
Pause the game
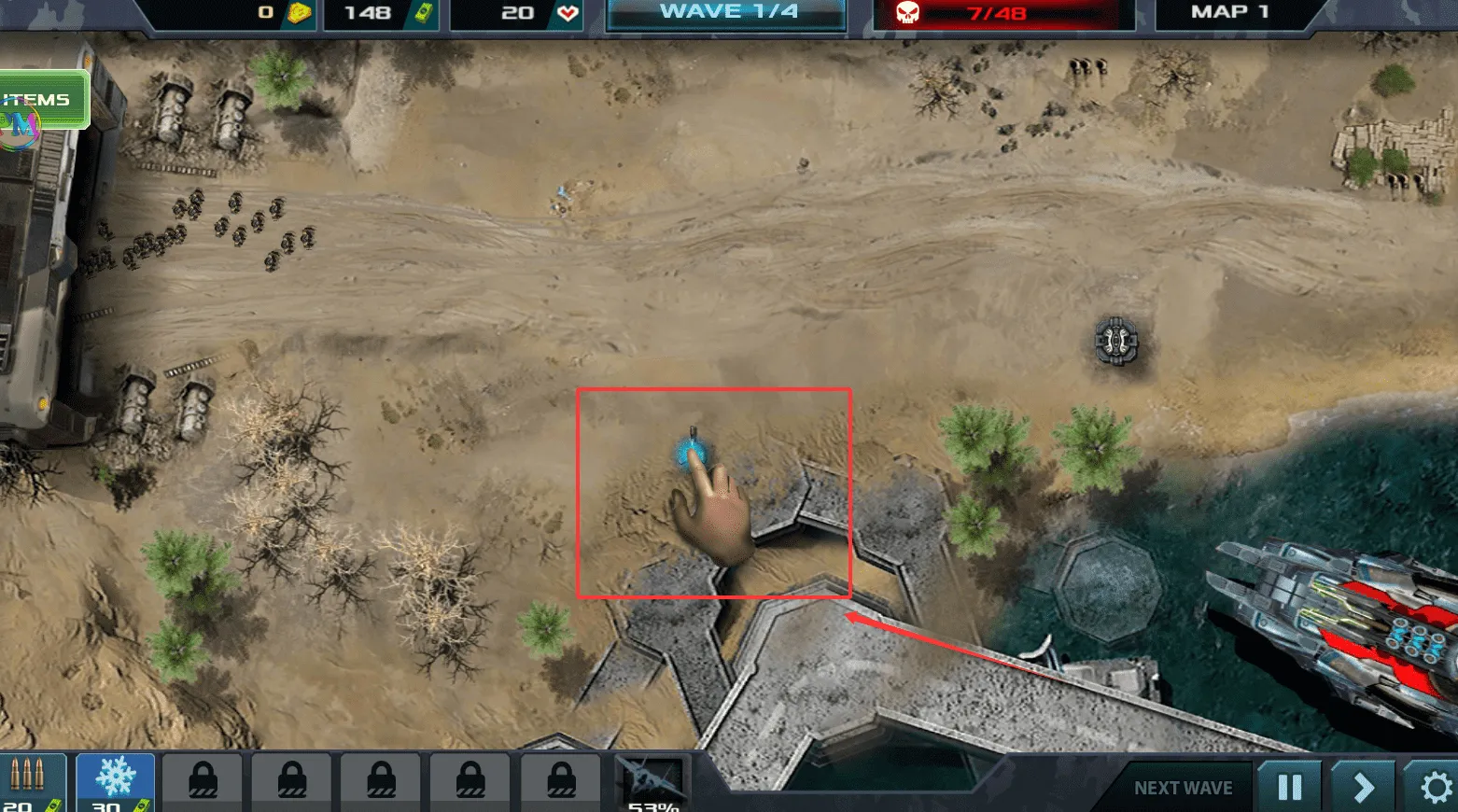coord(1289,788)
